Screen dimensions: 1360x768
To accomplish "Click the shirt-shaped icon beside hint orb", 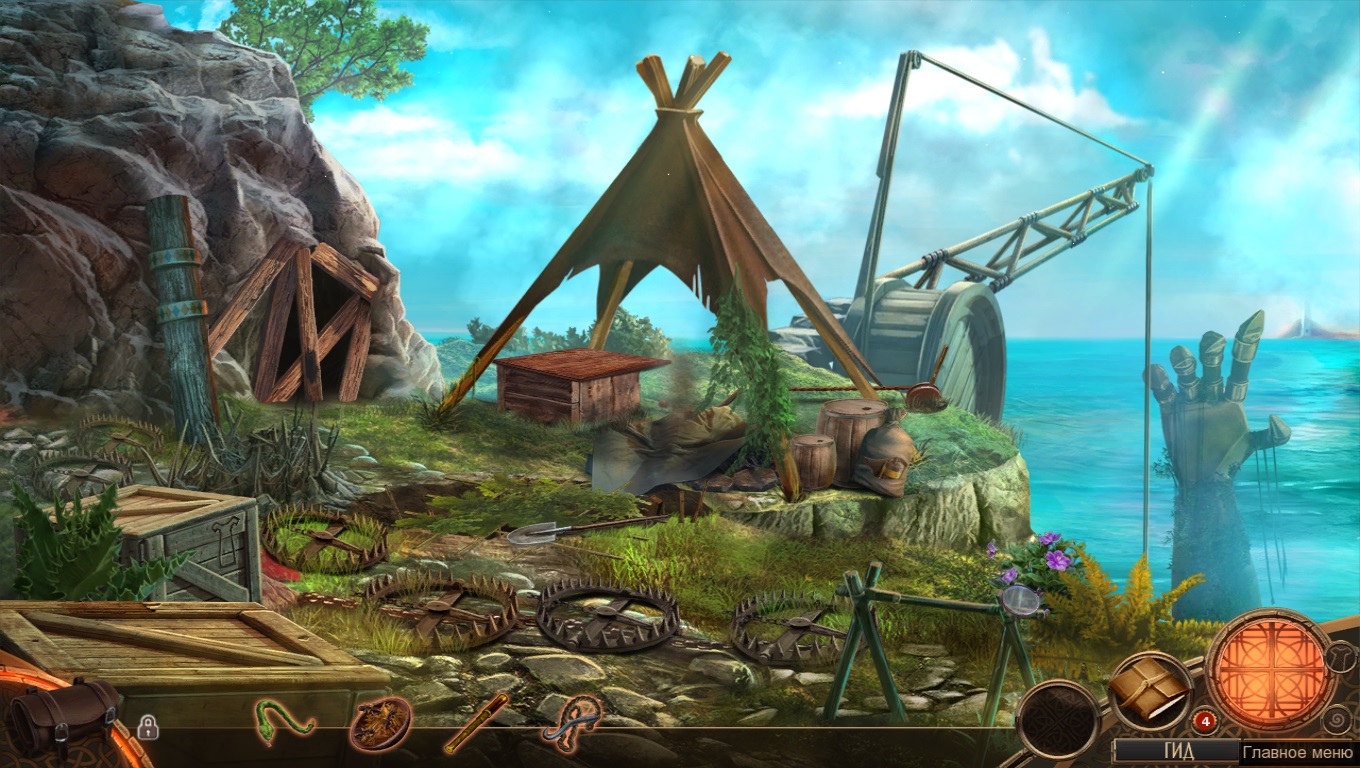I will (x=1343, y=659).
